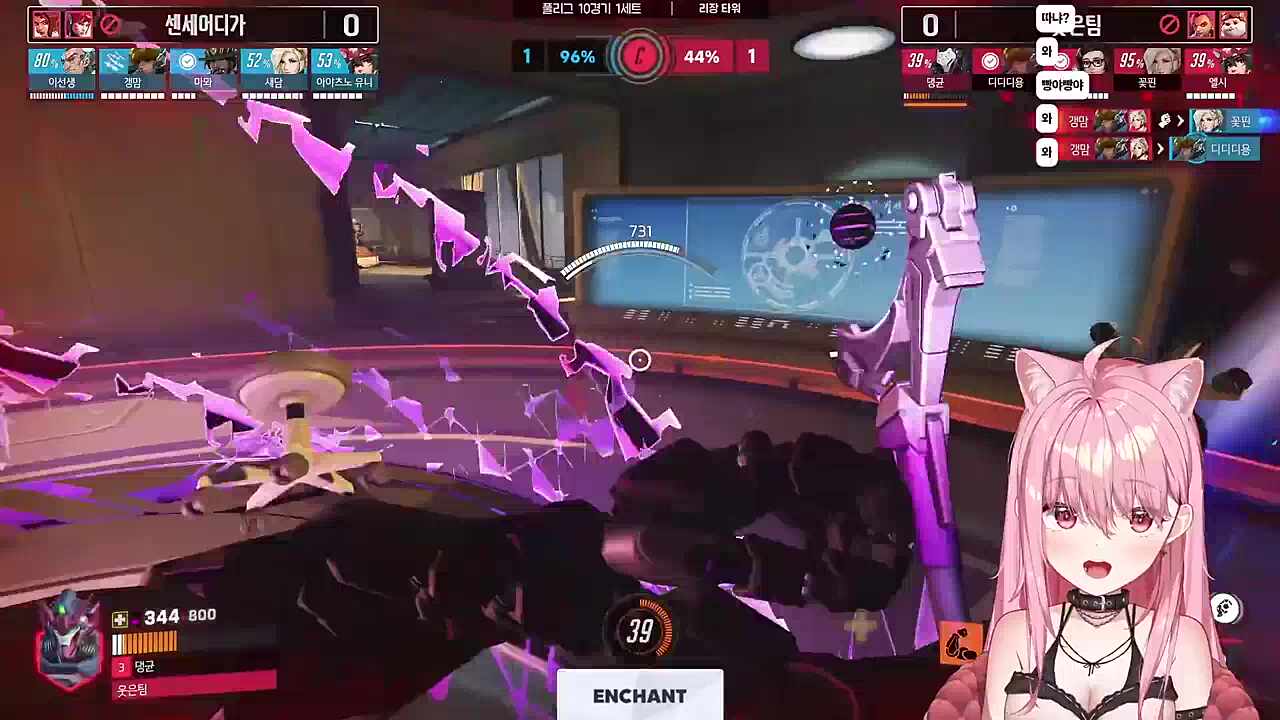Click the red team banned hero portraits

(x=1216, y=24)
